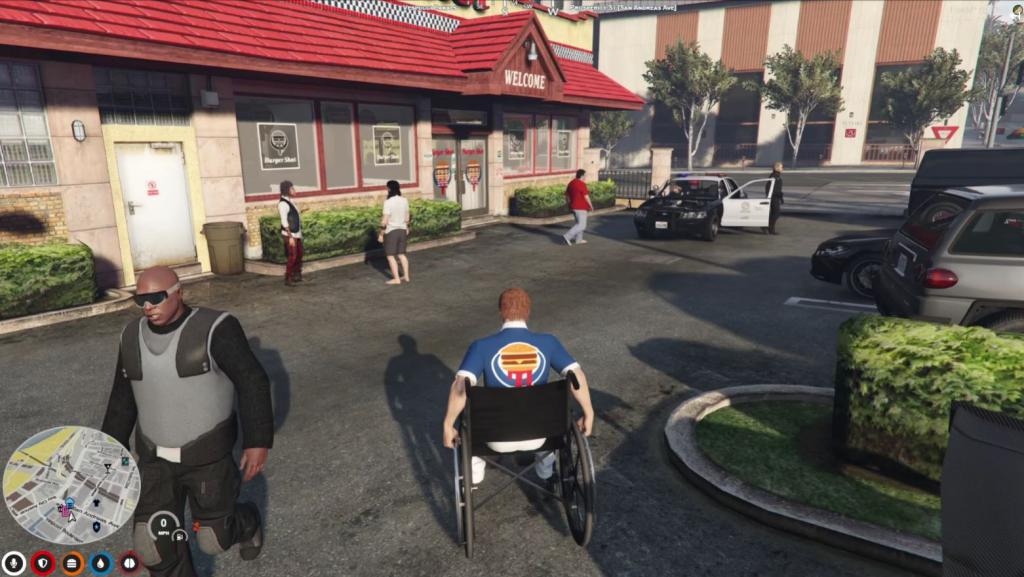Click the orange burger hunger icon
Image resolution: width=1024 pixels, height=577 pixels.
tap(72, 563)
